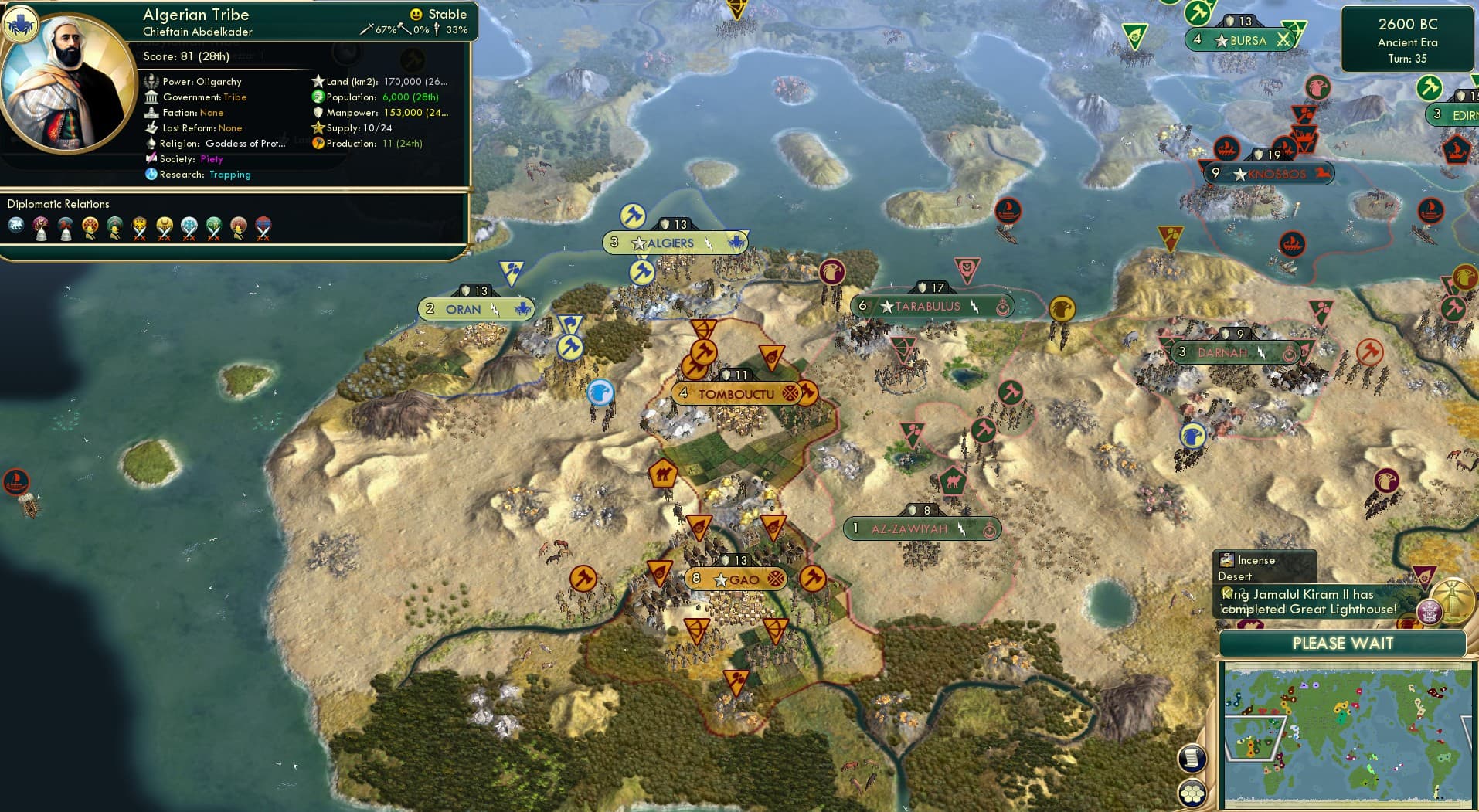Click the blue circular unit flag west of Tombouctu

tap(600, 394)
